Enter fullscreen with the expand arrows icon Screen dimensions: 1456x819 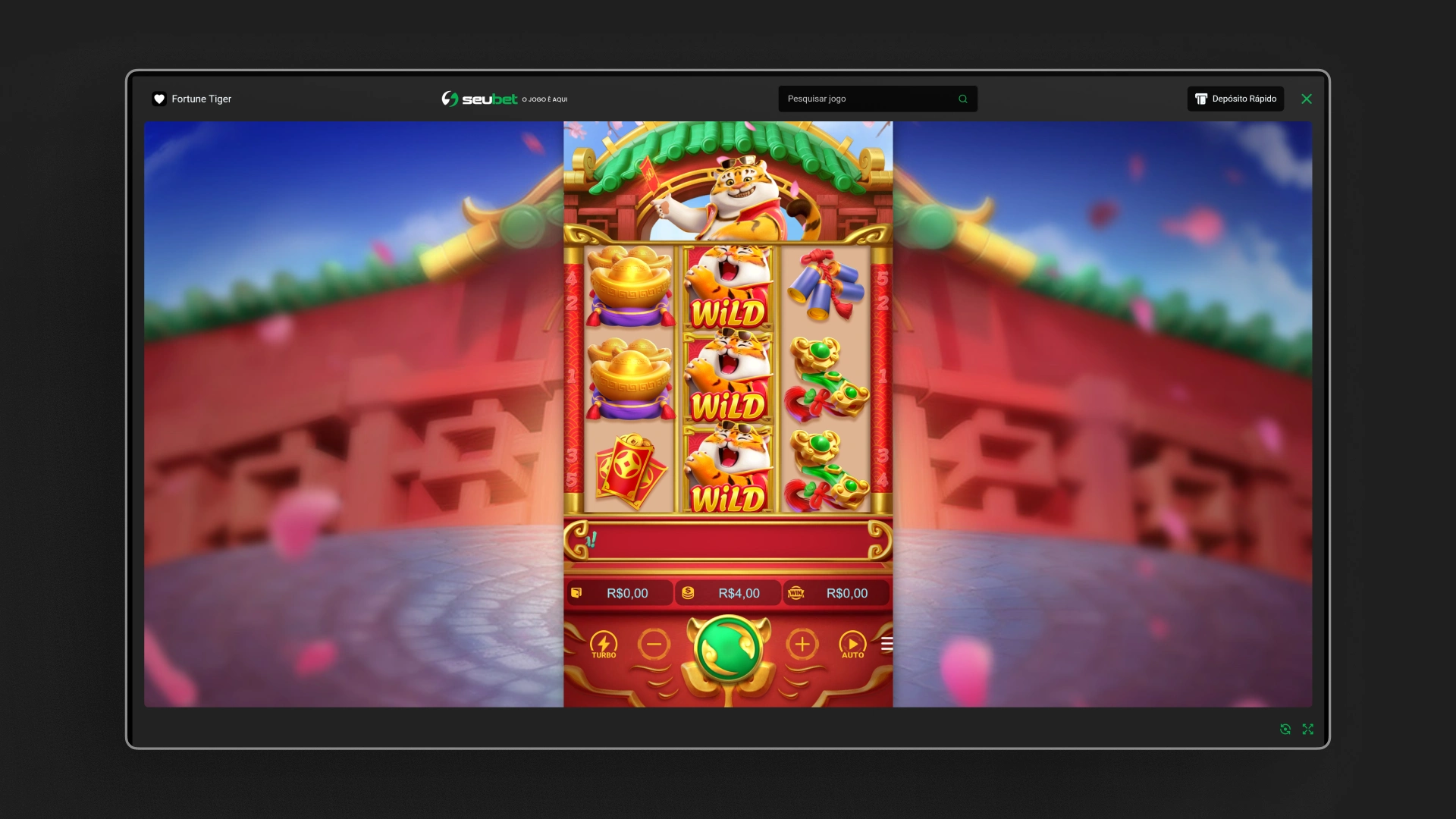(1309, 729)
